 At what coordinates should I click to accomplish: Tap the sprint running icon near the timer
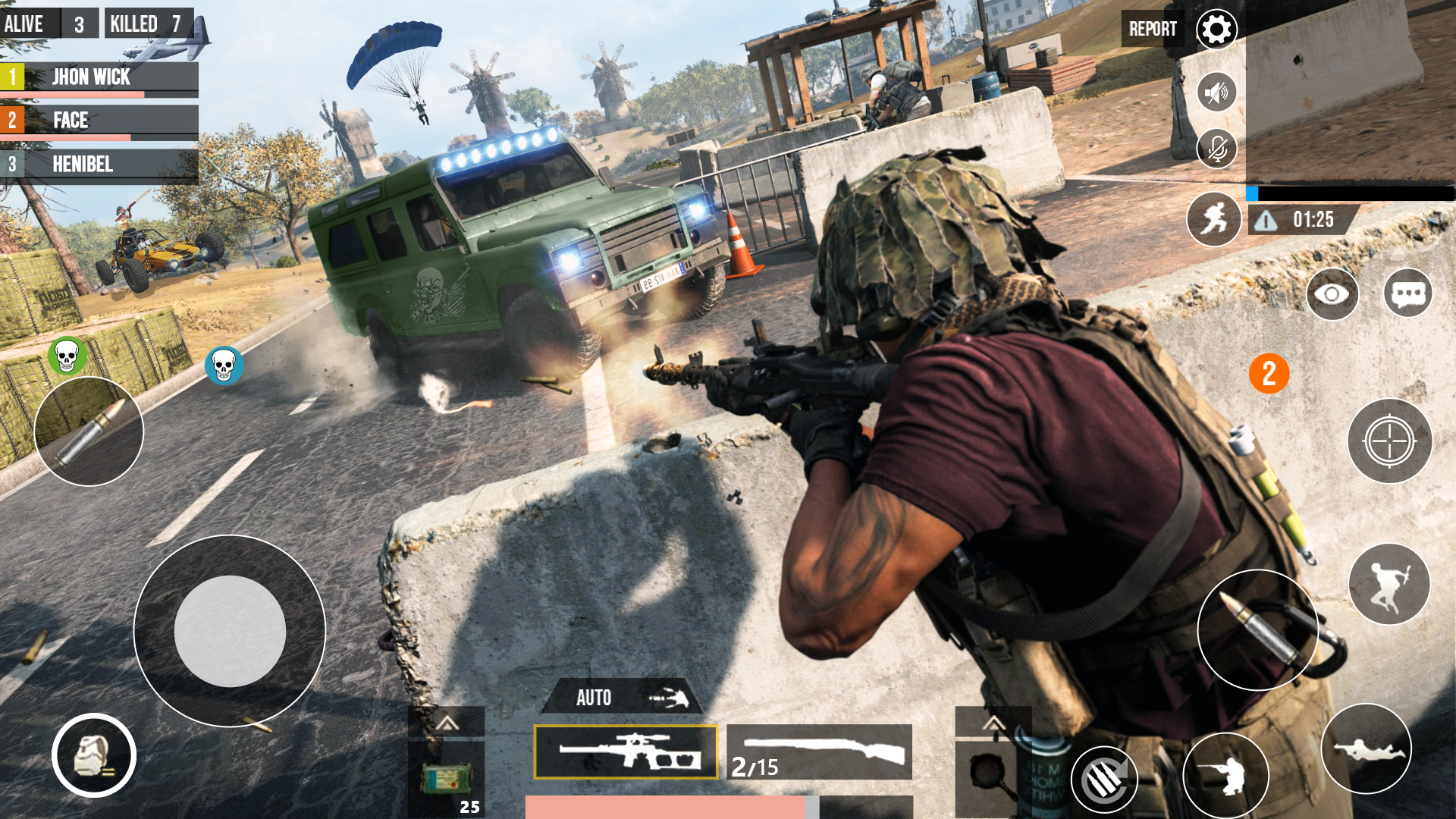(x=1216, y=219)
